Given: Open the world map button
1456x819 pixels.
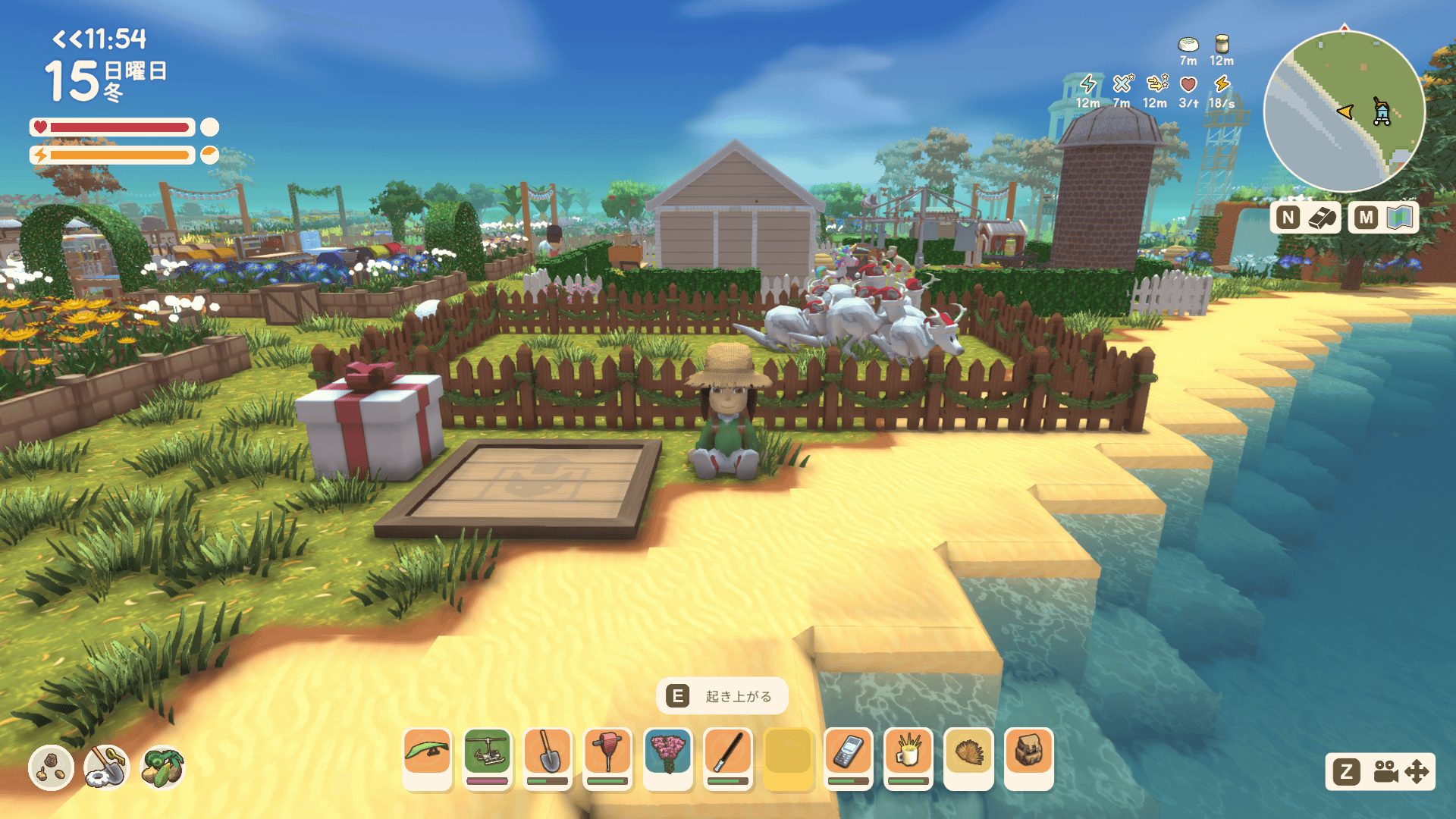Looking at the screenshot, I should [x=1384, y=218].
